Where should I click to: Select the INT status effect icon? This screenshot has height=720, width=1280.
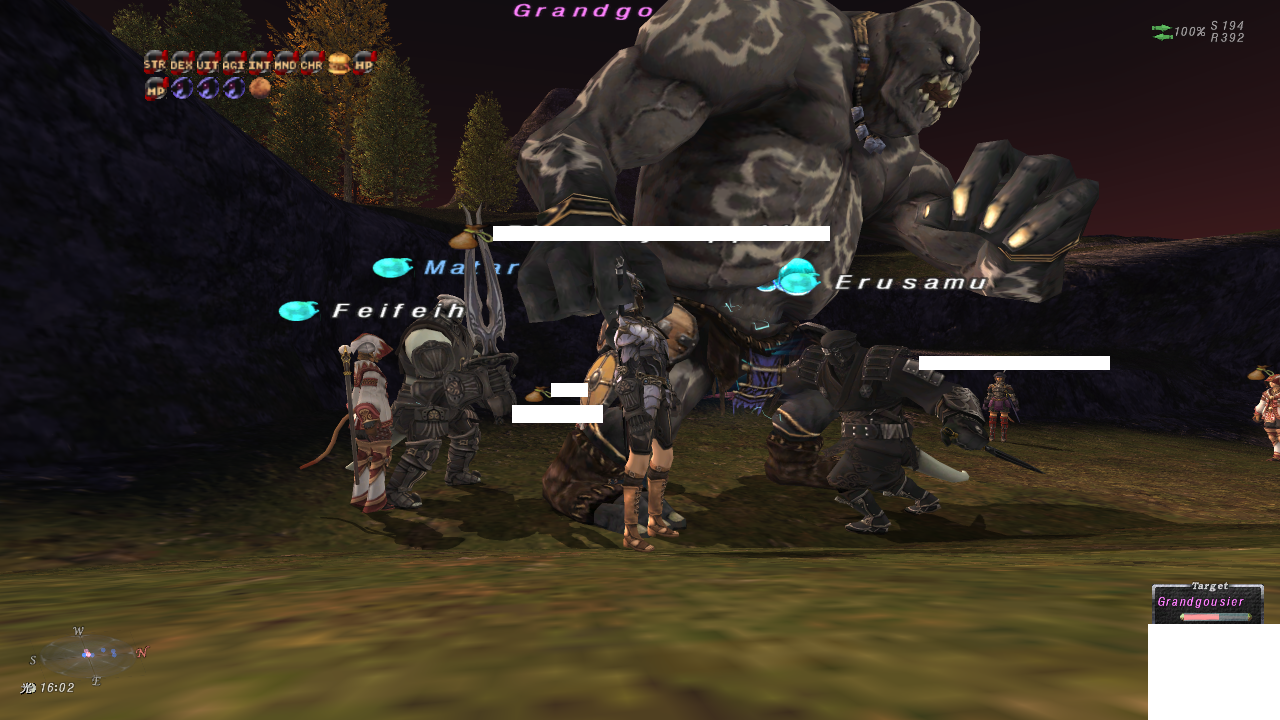pyautogui.click(x=259, y=63)
